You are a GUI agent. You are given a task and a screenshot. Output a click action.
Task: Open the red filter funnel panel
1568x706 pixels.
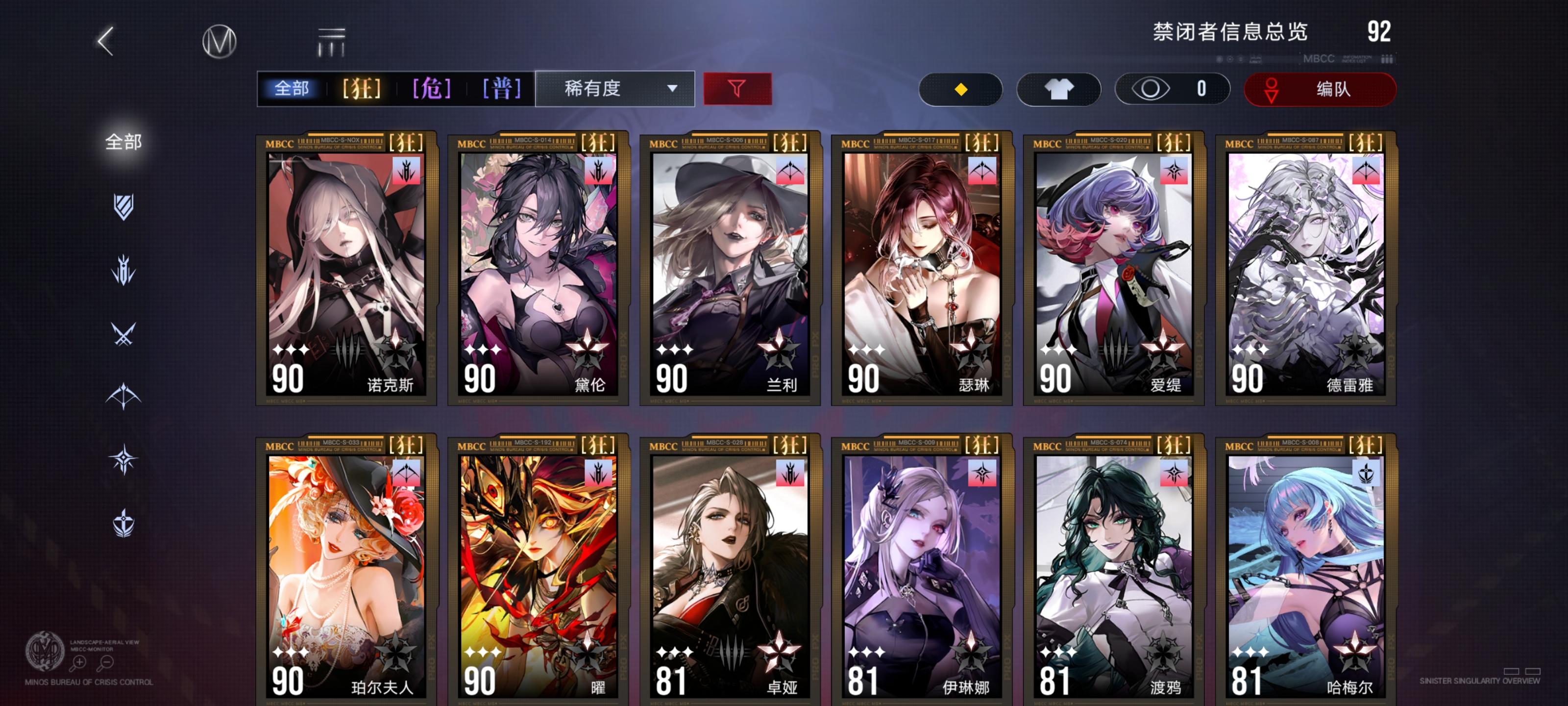(738, 89)
